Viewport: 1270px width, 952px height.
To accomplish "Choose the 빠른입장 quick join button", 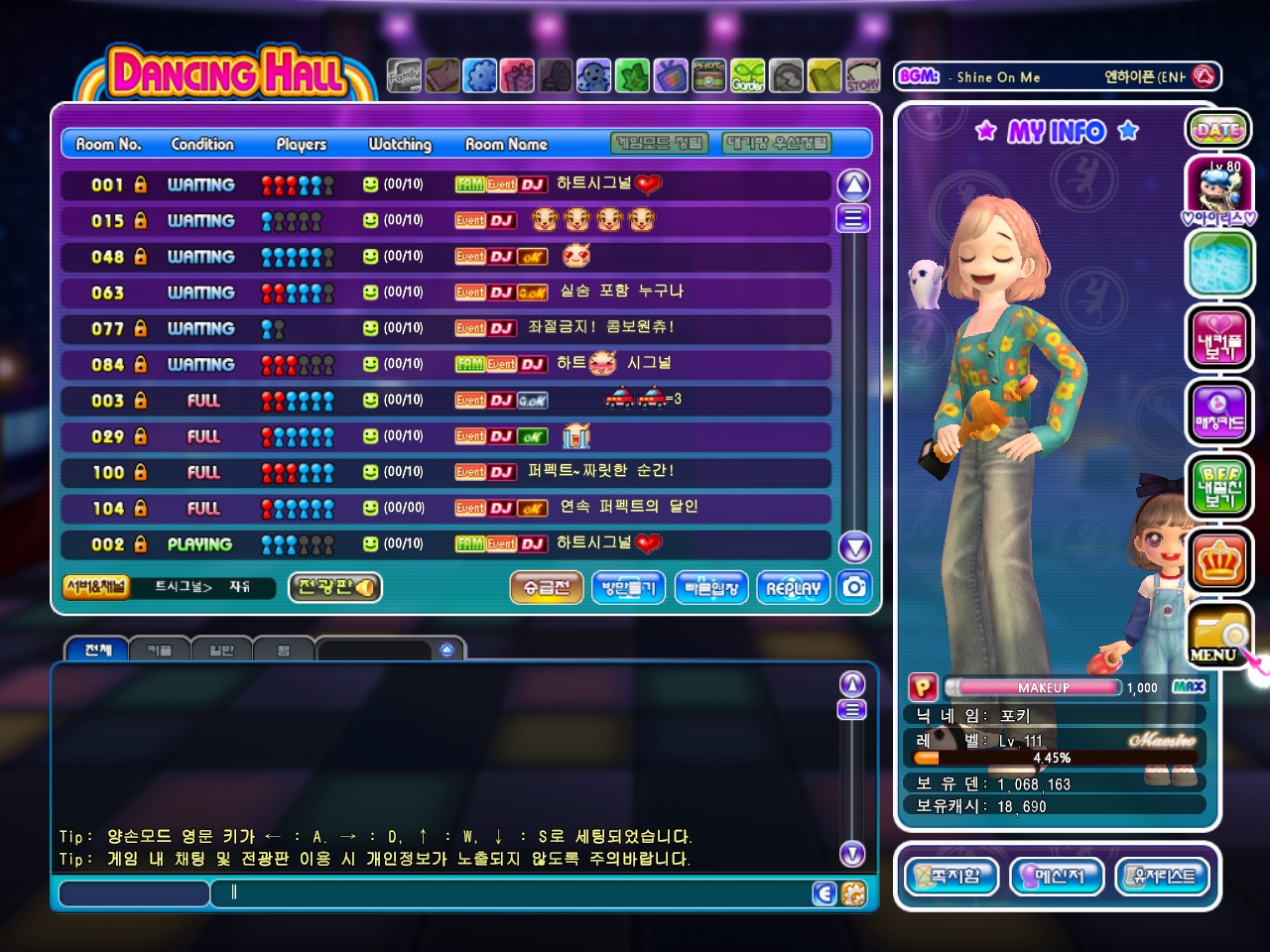I will (711, 587).
